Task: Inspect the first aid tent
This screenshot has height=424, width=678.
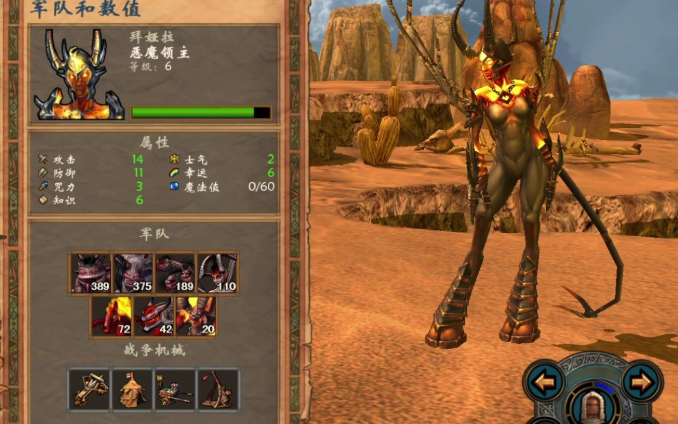Action: 132,389
